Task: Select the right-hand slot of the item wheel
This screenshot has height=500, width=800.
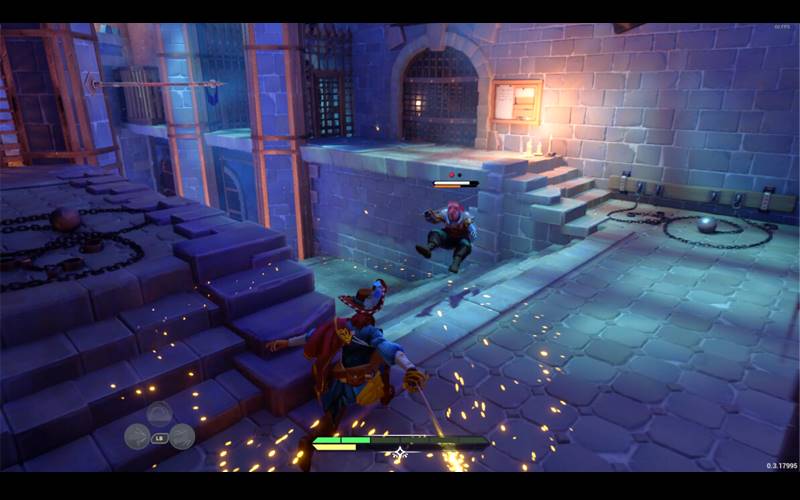Action: click(x=181, y=436)
